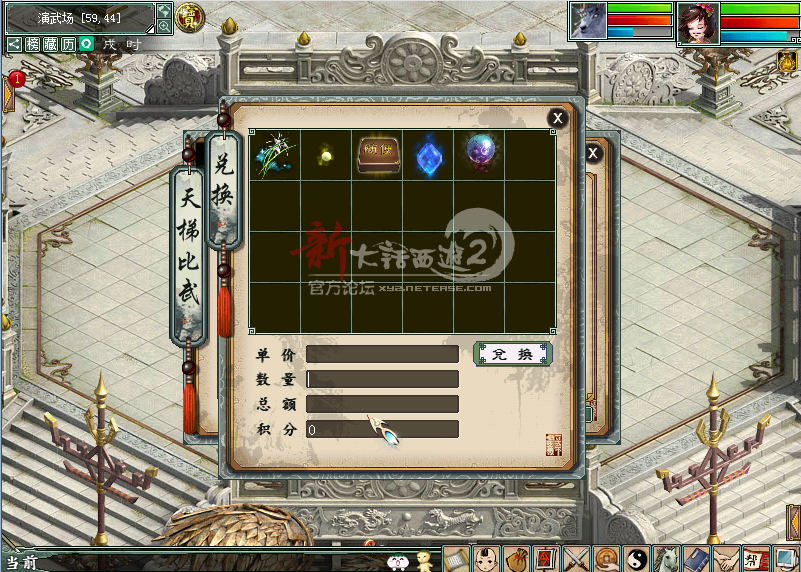Select the purple crystal ball item
Viewport: 801px width, 572px height.
coord(480,153)
